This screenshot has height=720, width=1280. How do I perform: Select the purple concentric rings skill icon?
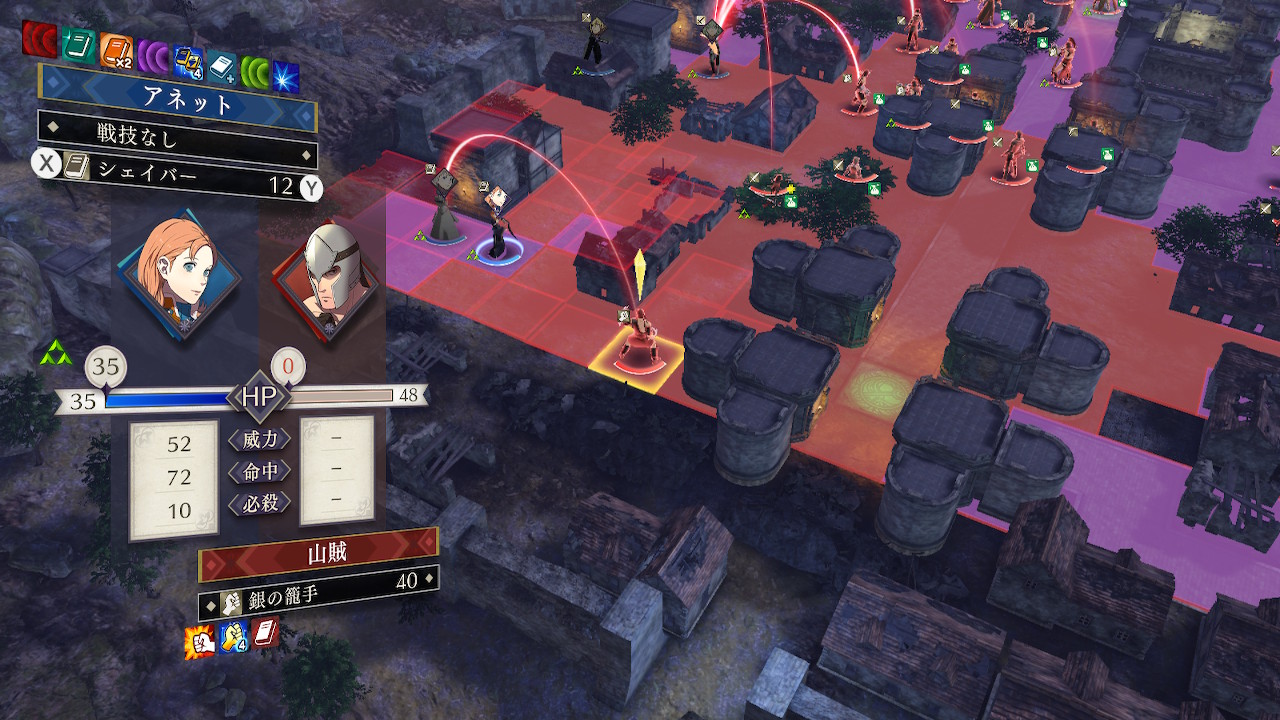tap(153, 56)
